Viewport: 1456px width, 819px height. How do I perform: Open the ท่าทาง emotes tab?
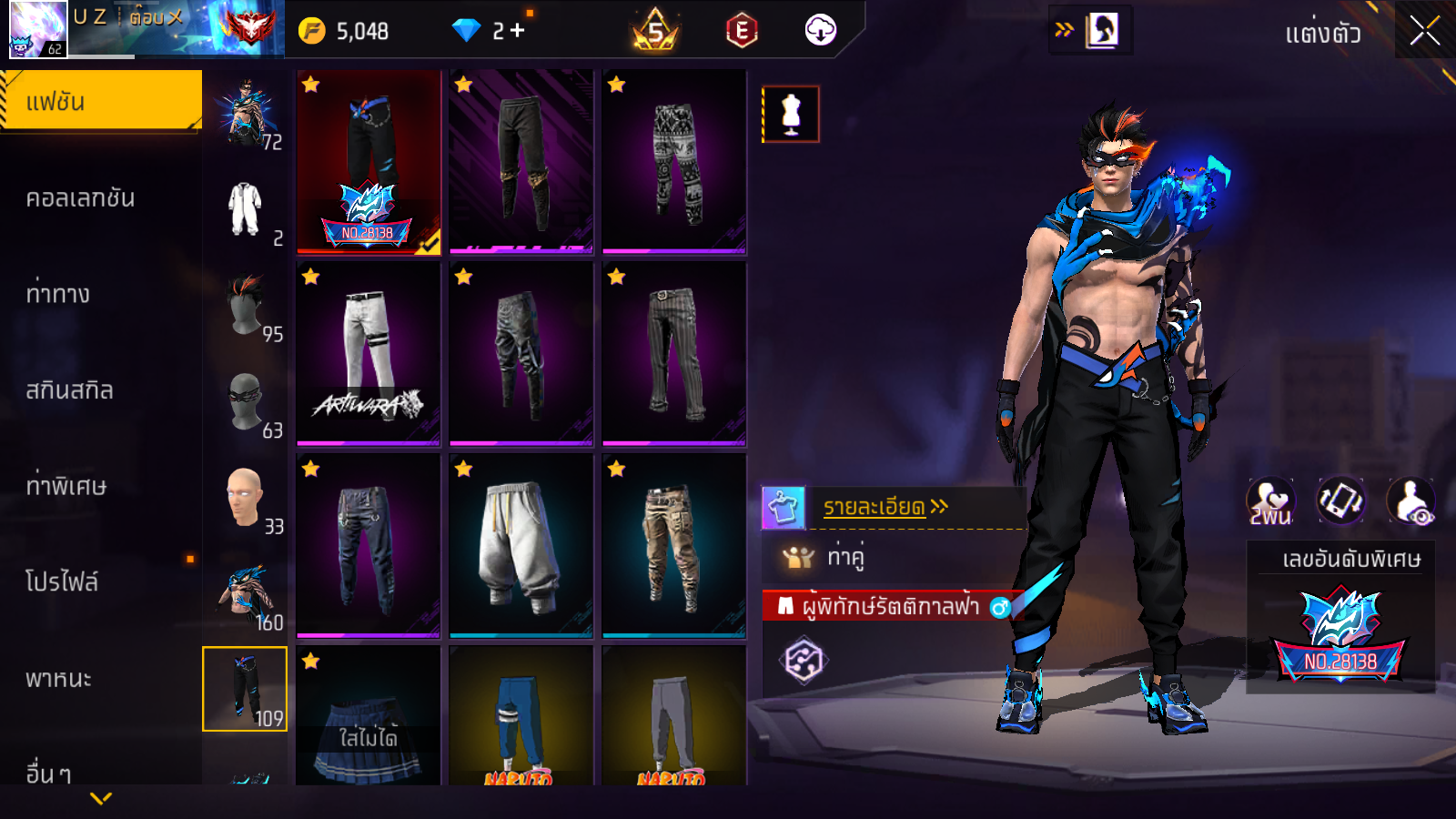click(x=58, y=294)
